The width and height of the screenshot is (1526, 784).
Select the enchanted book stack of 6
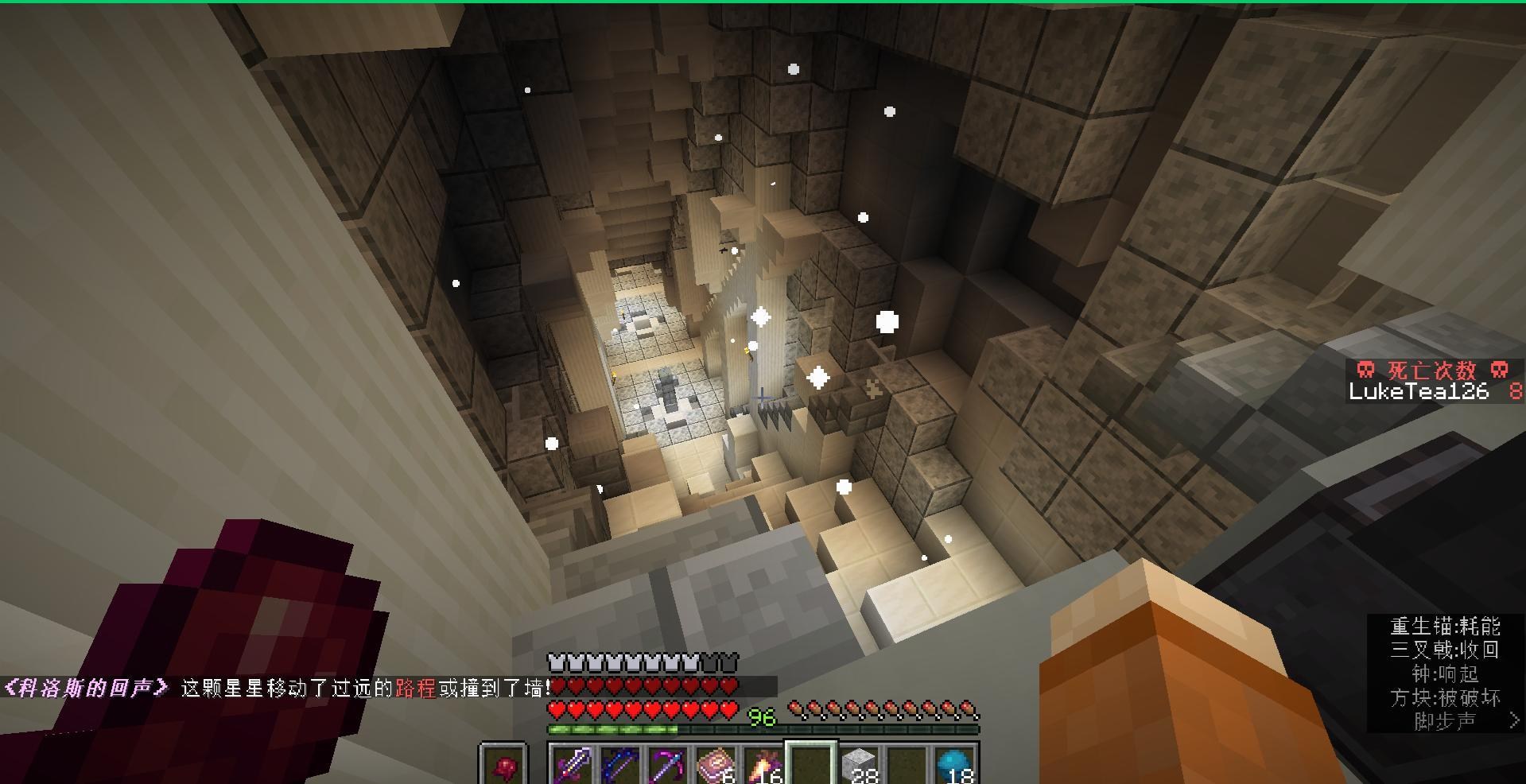[x=714, y=763]
